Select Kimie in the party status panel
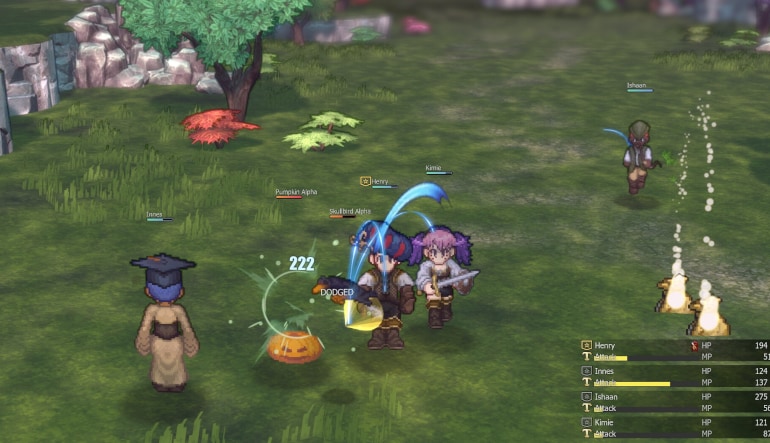The height and width of the screenshot is (443, 770). pyautogui.click(x=606, y=422)
